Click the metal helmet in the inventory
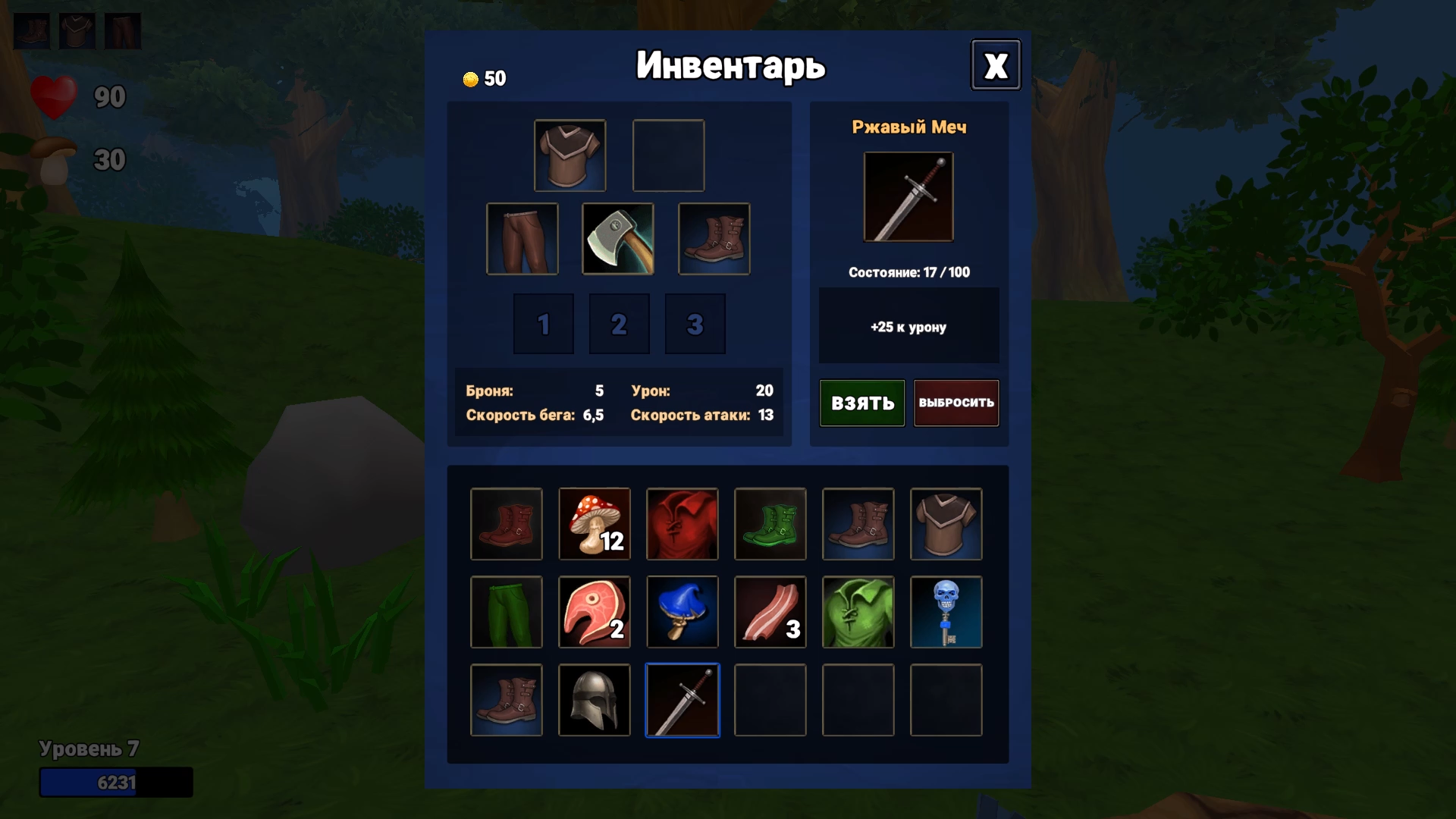Screen dimensions: 1456x819 pyautogui.click(x=595, y=700)
